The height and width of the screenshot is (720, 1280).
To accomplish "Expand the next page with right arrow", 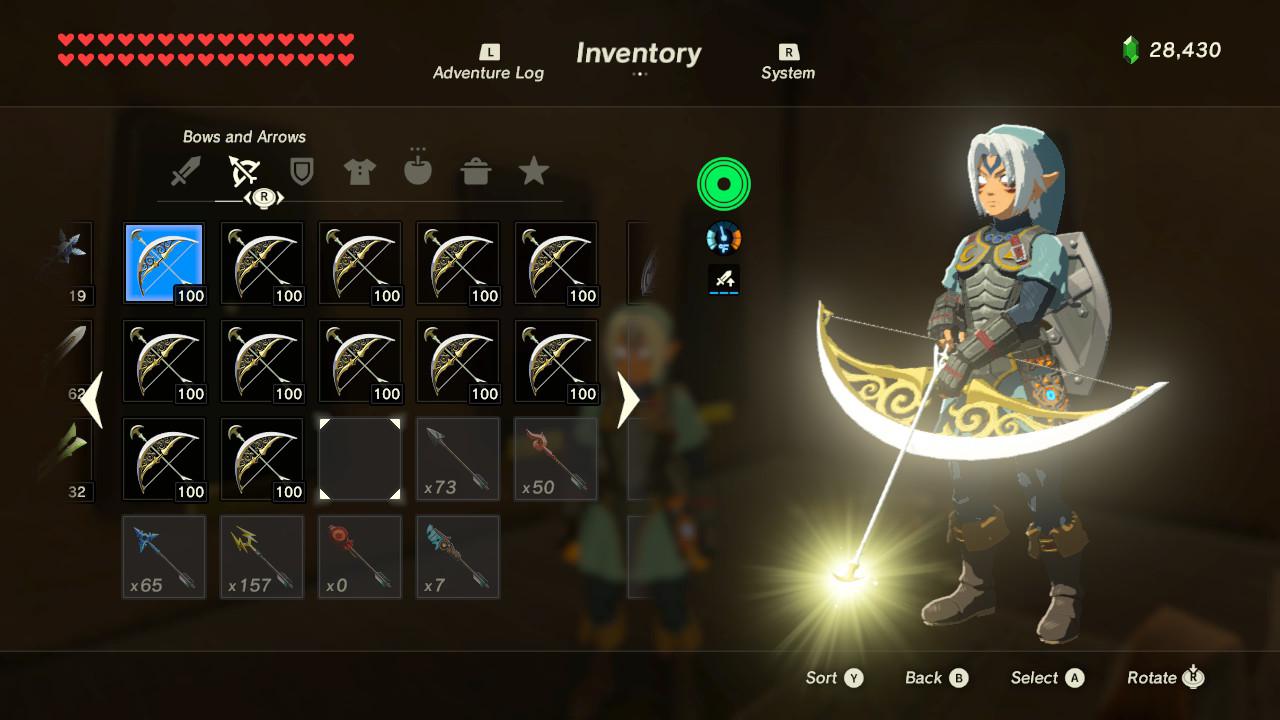I will [x=628, y=400].
